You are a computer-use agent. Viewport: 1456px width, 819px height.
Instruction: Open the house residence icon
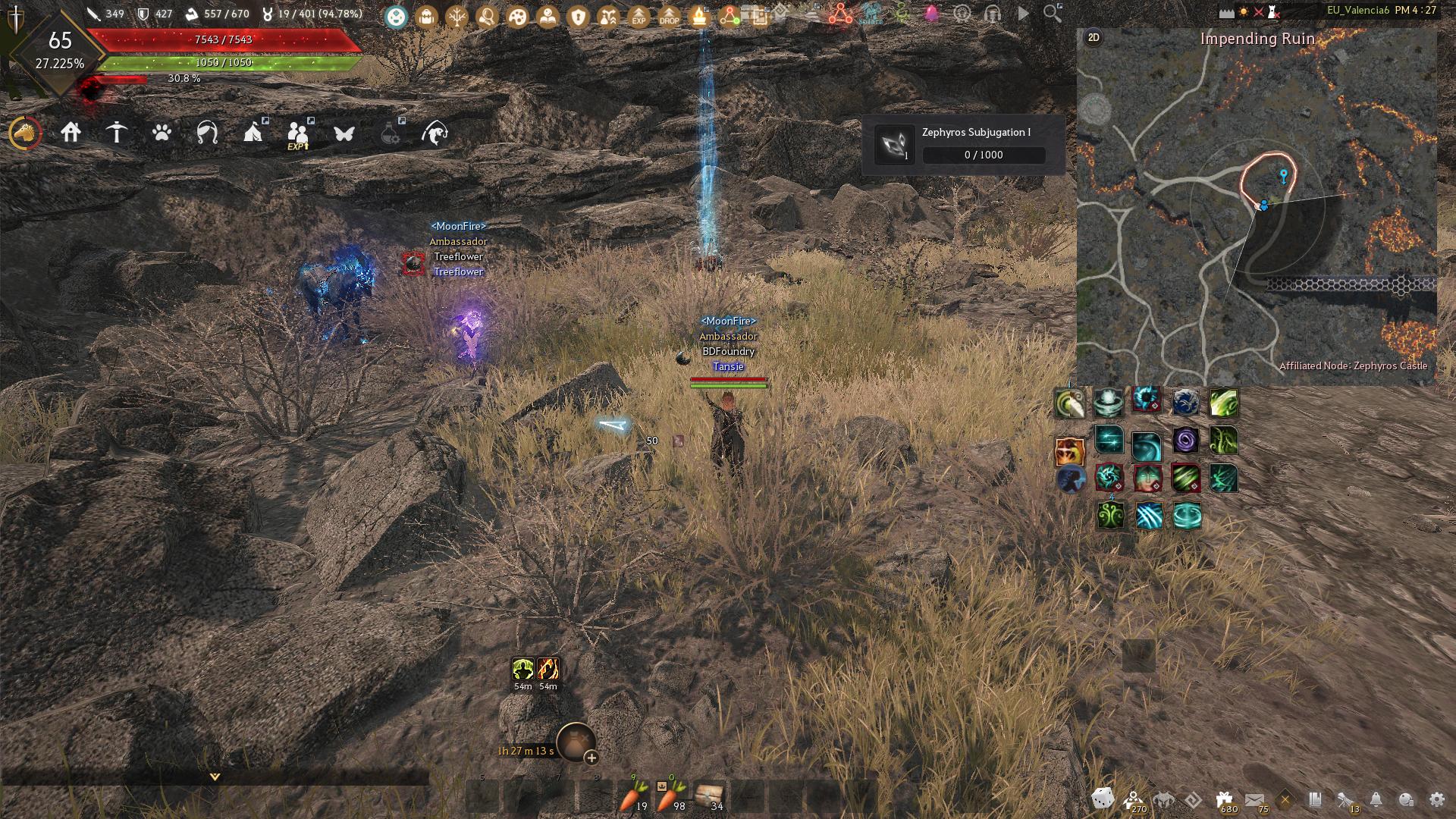click(71, 133)
